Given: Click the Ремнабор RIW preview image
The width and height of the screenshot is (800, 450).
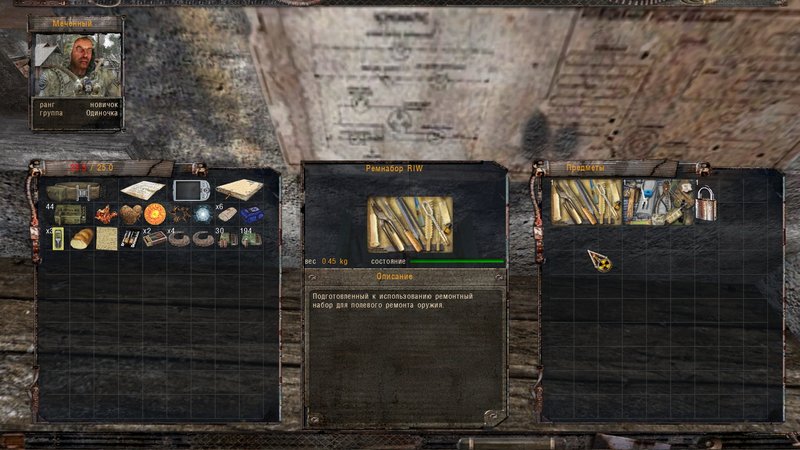Looking at the screenshot, I should 410,223.
